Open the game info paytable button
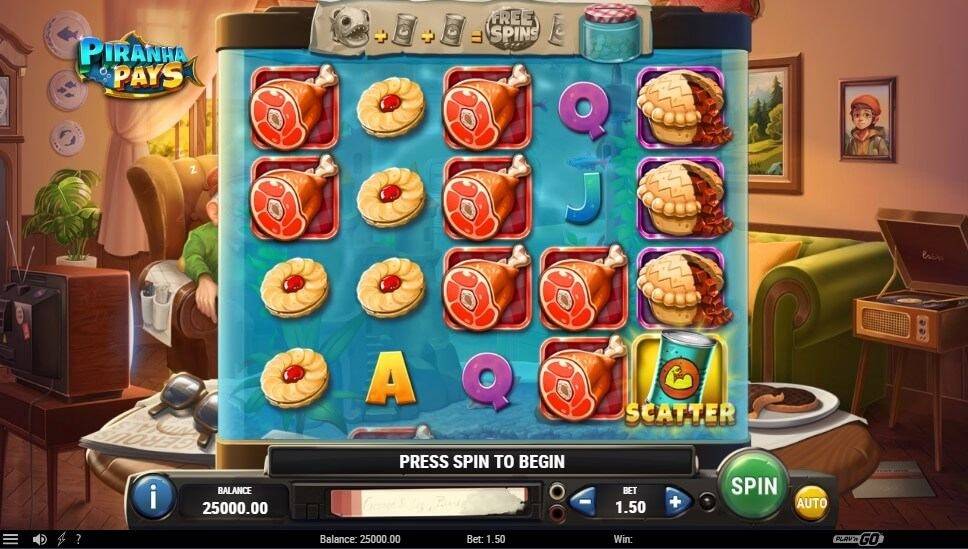This screenshot has height=549, width=968. tap(153, 497)
